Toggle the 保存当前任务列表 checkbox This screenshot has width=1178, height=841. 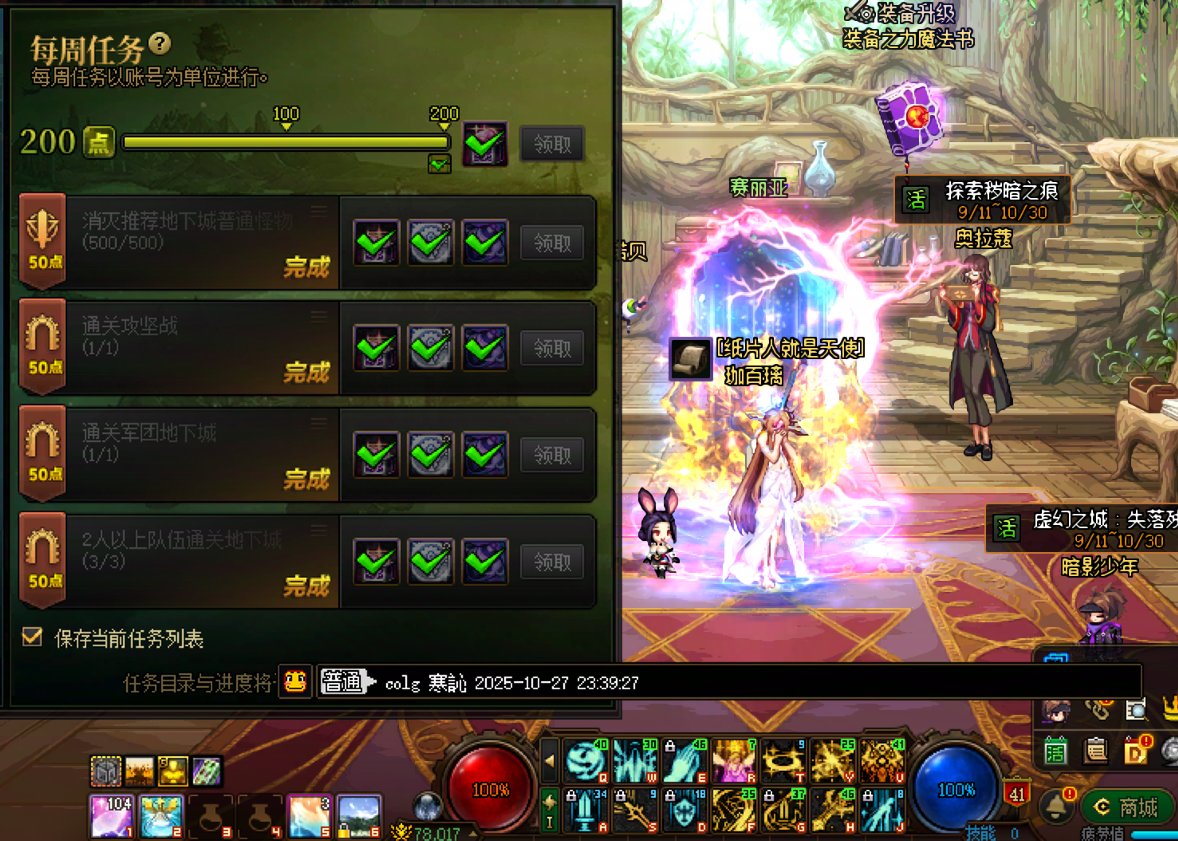click(33, 637)
